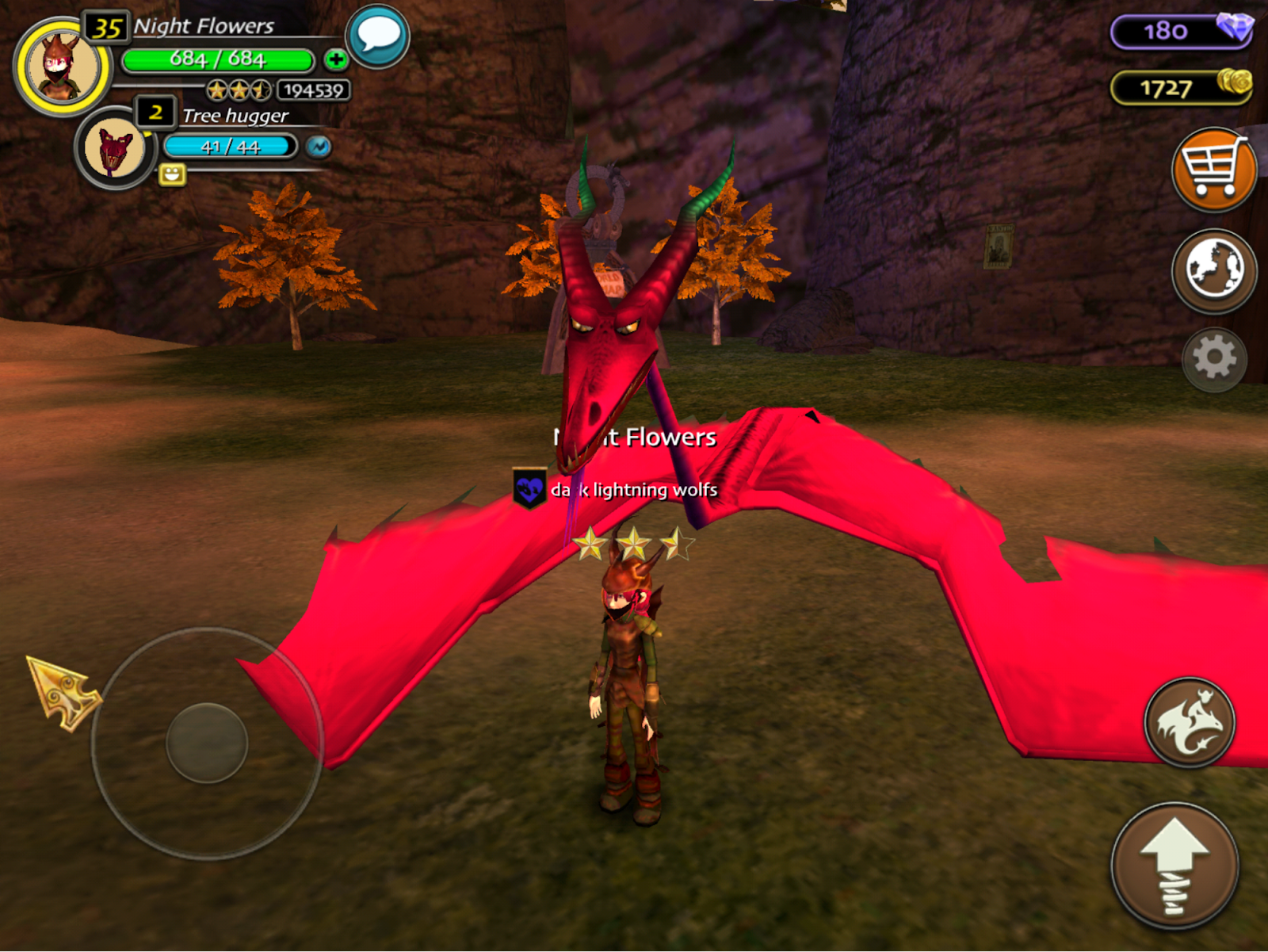This screenshot has width=1268, height=952.
Task: Tap the blue dragon energy icon
Action: [x=319, y=147]
